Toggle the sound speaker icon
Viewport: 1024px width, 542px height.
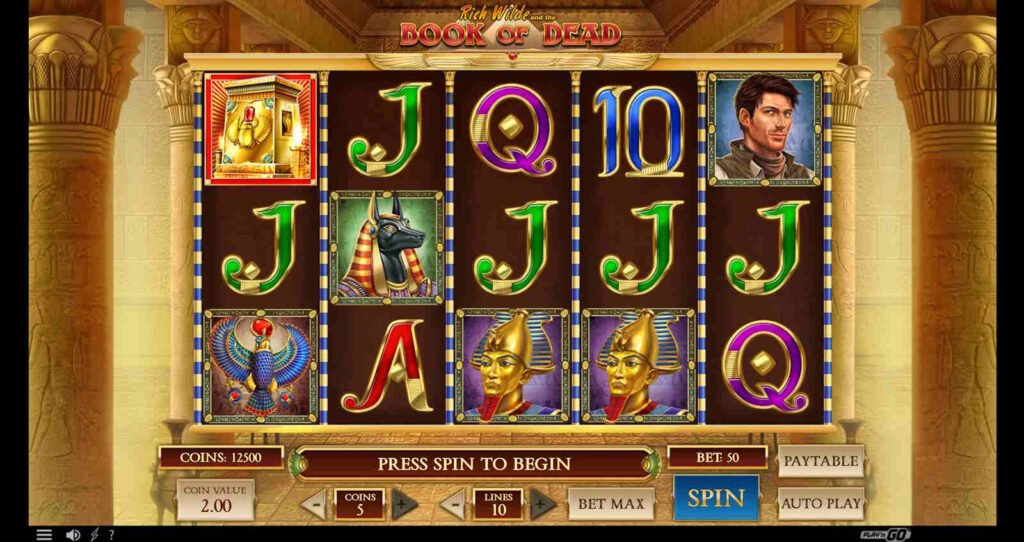72,535
